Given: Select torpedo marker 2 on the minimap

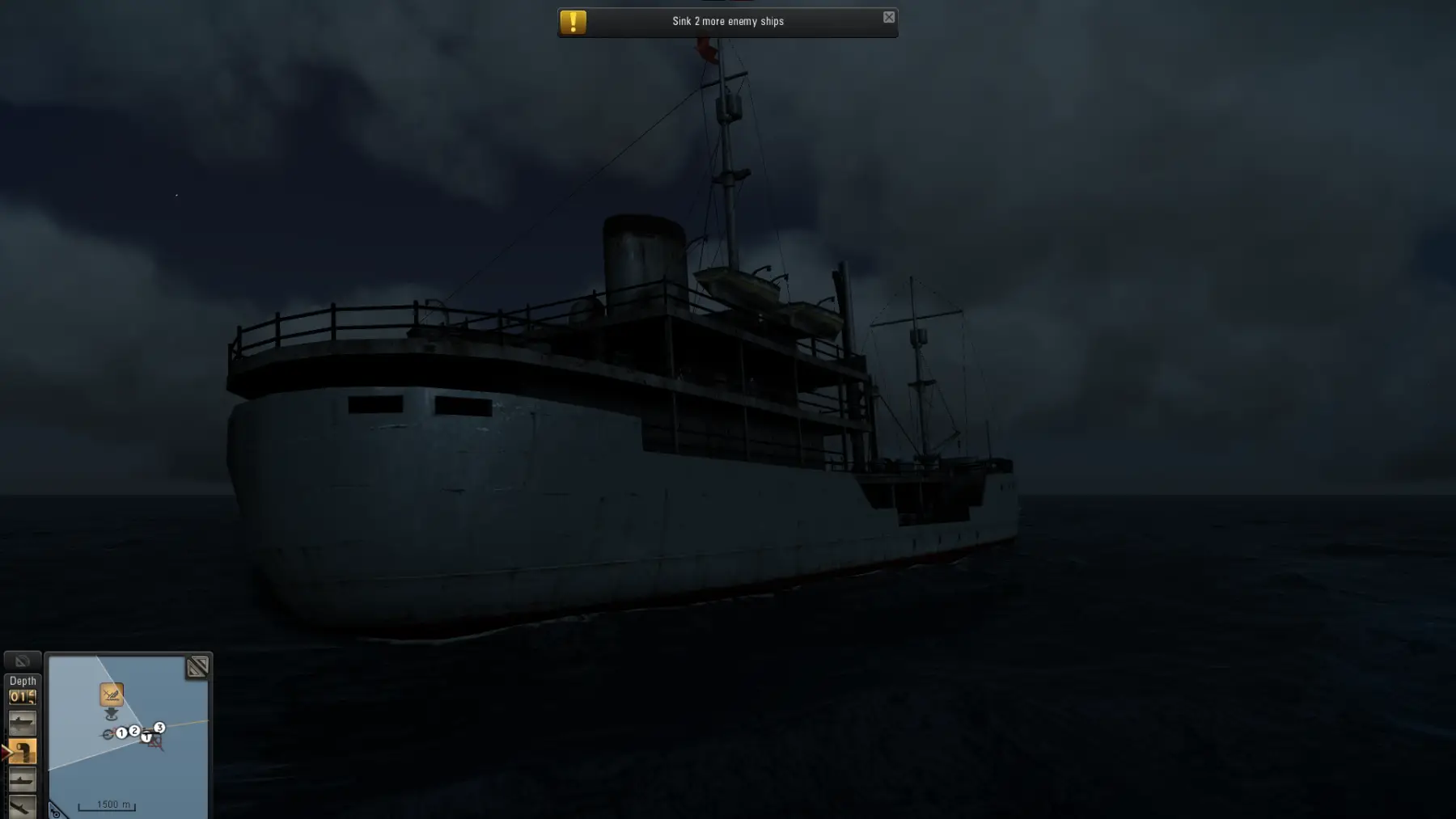Looking at the screenshot, I should pyautogui.click(x=134, y=731).
